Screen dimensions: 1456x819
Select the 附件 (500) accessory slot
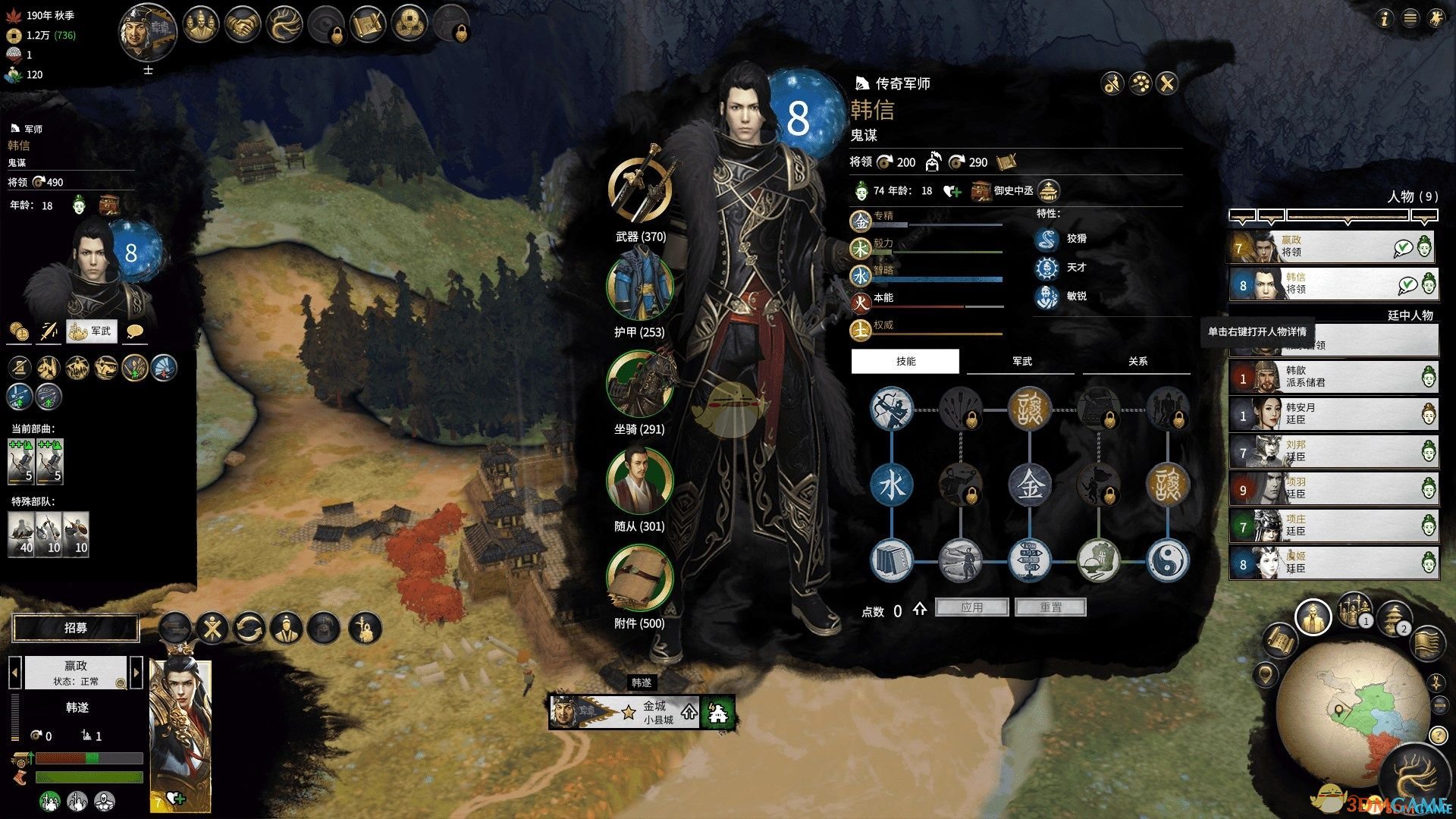640,577
